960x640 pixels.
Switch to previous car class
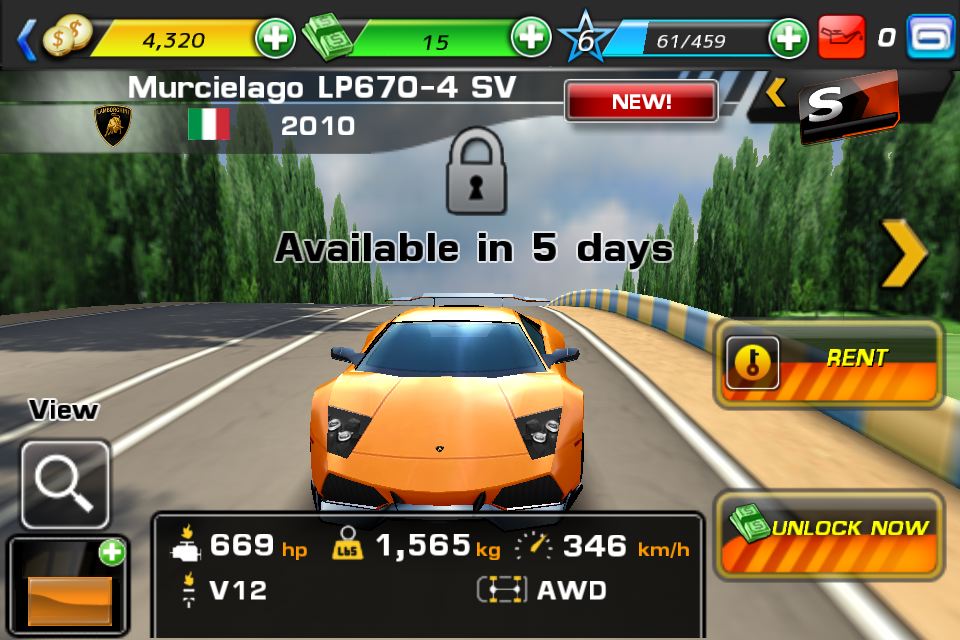[776, 94]
